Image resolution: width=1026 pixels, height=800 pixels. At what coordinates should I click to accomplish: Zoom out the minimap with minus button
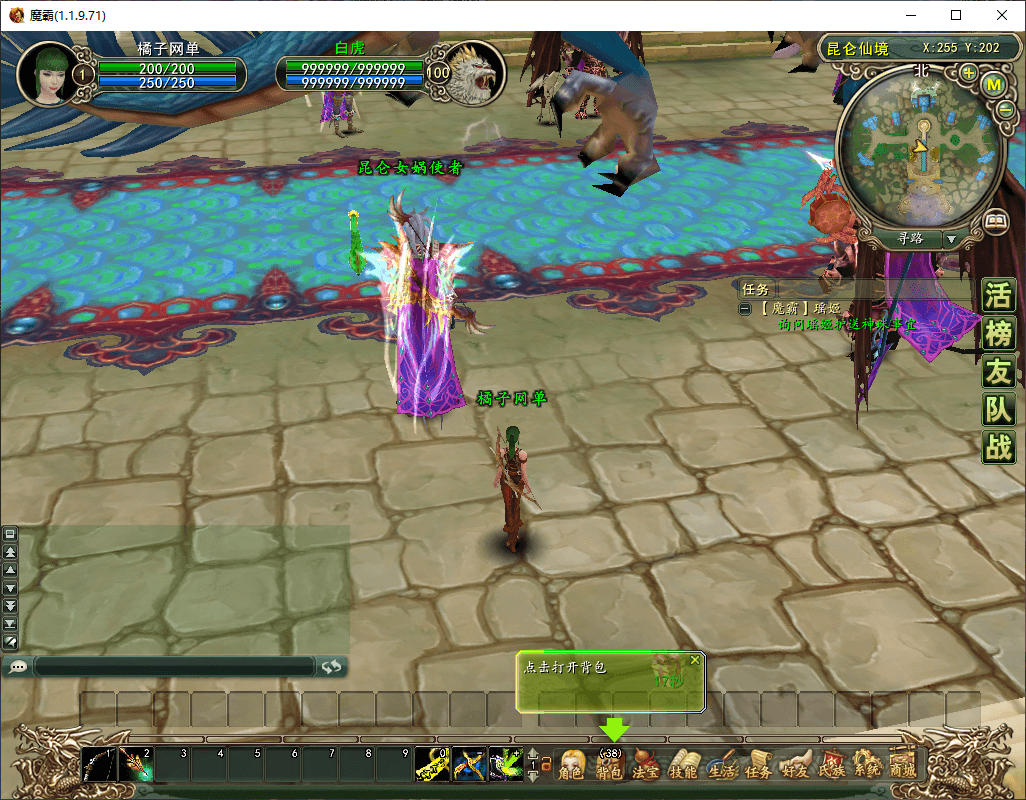click(1006, 110)
